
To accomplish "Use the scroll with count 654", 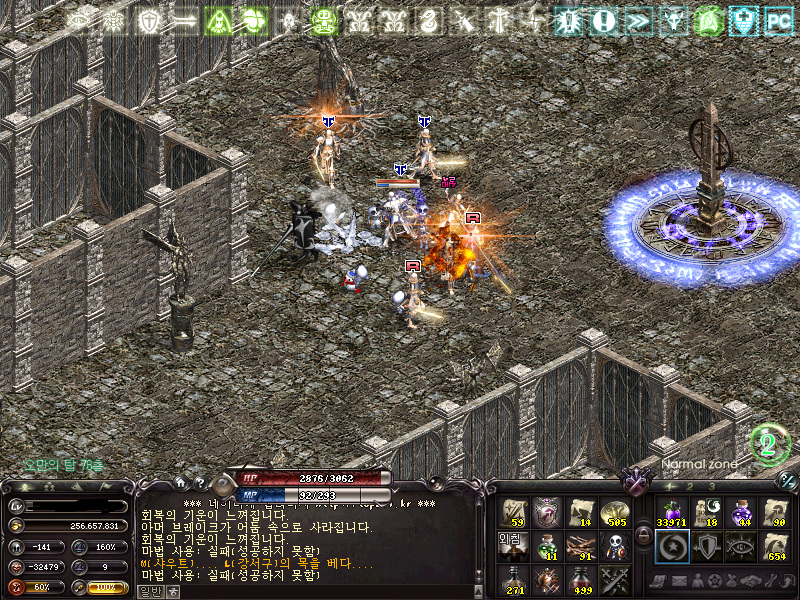I will point(774,546).
